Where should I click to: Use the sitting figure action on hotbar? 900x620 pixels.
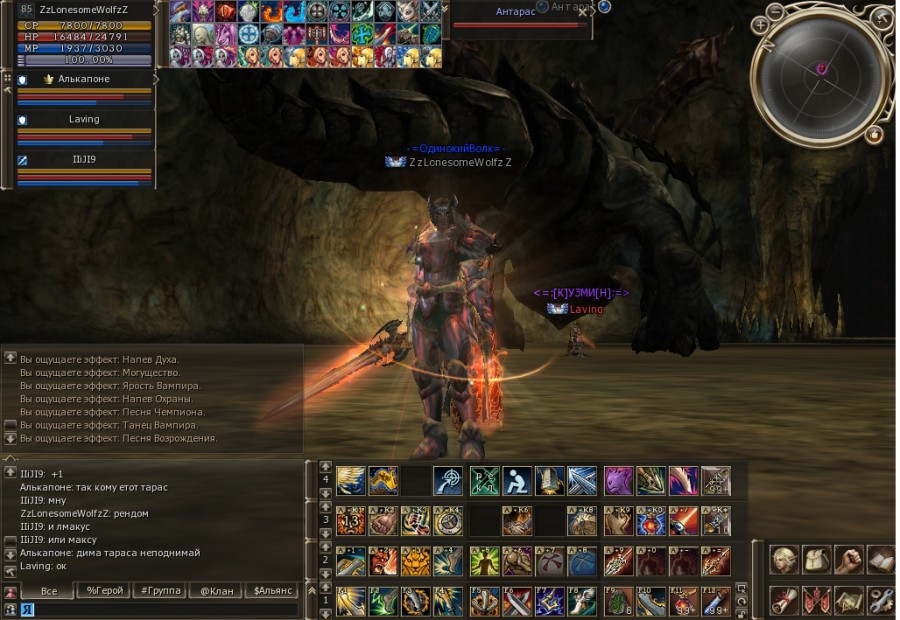point(517,481)
